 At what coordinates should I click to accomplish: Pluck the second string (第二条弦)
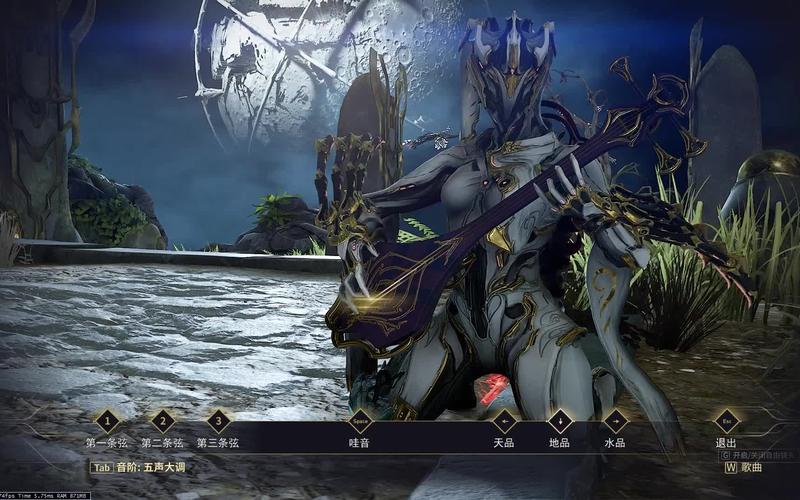[x=162, y=422]
